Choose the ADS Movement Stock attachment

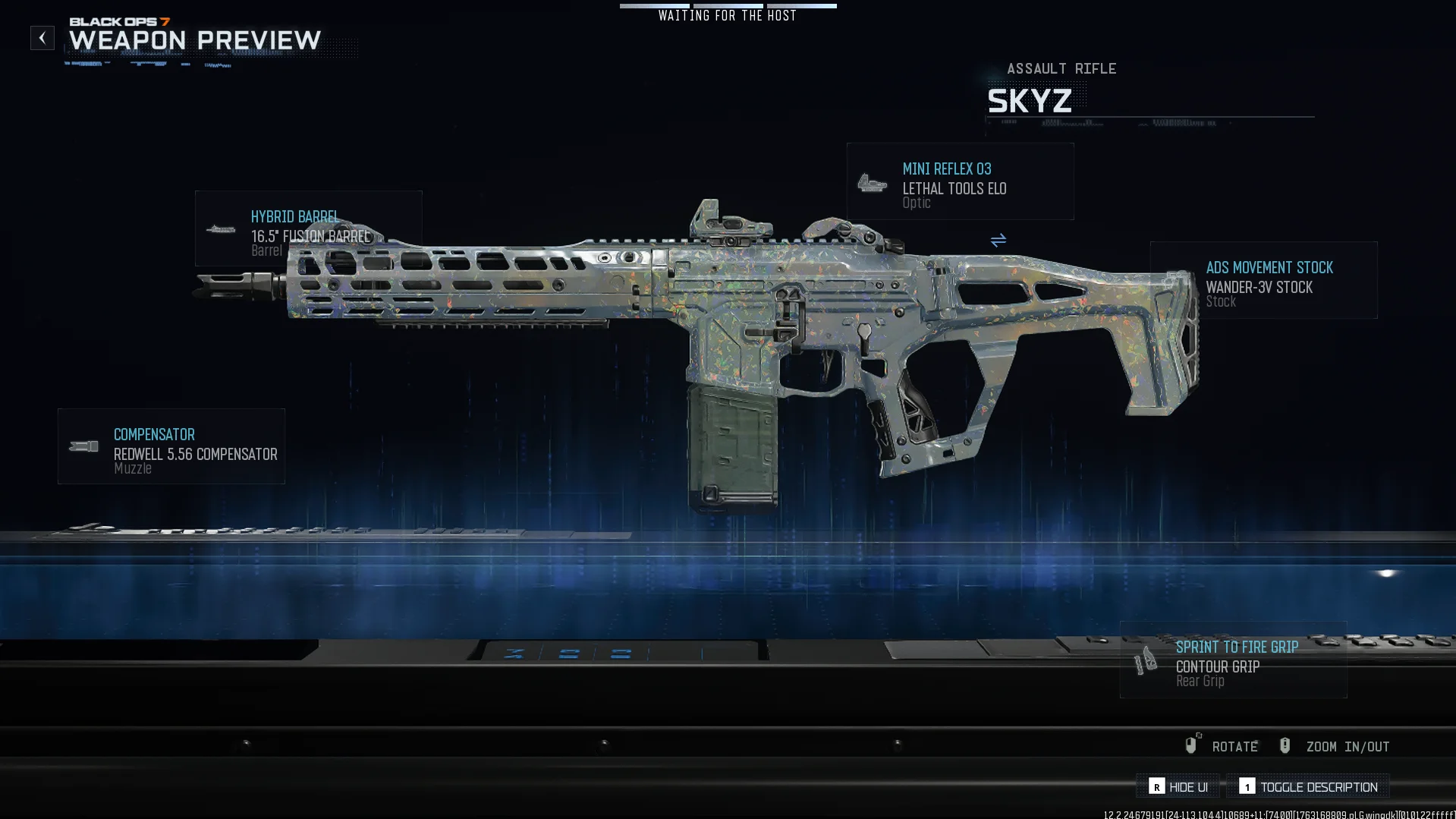[x=1263, y=280]
